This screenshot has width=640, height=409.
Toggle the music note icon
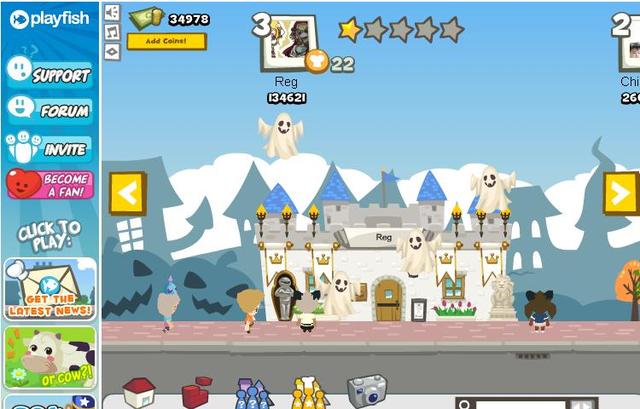tap(112, 31)
